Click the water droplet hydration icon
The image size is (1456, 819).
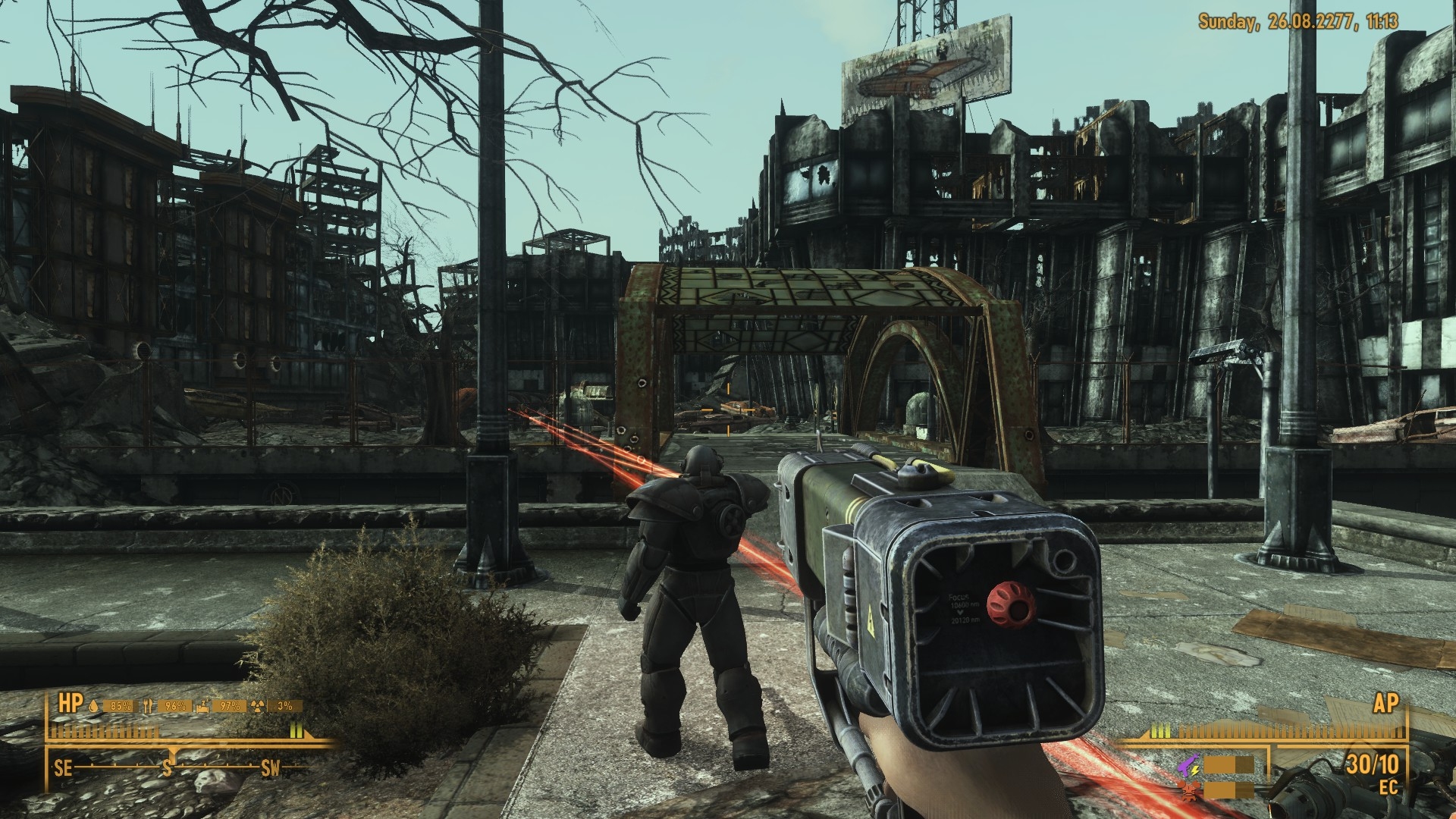click(x=94, y=705)
